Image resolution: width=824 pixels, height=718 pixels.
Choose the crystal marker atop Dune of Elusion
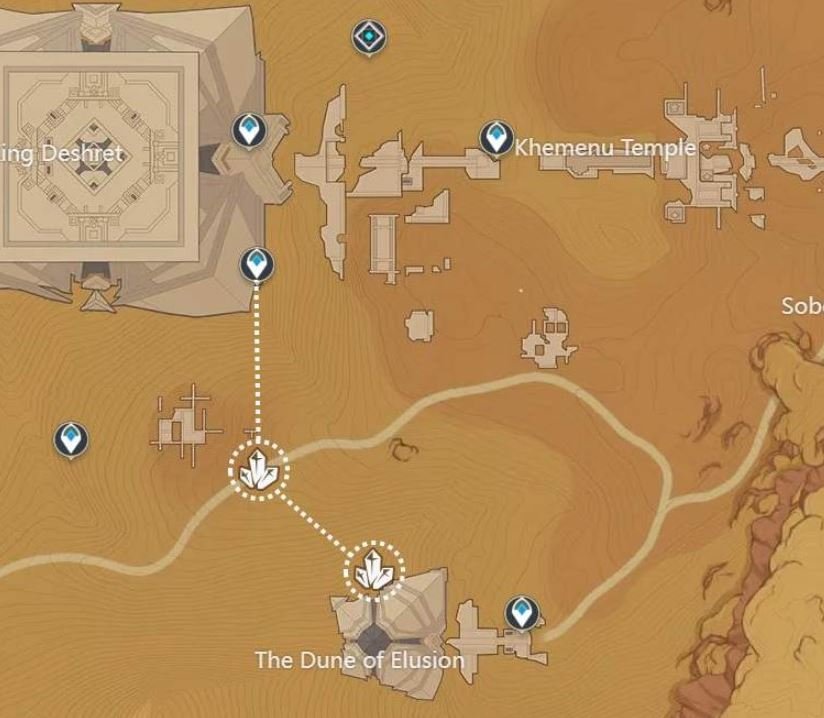click(x=374, y=572)
